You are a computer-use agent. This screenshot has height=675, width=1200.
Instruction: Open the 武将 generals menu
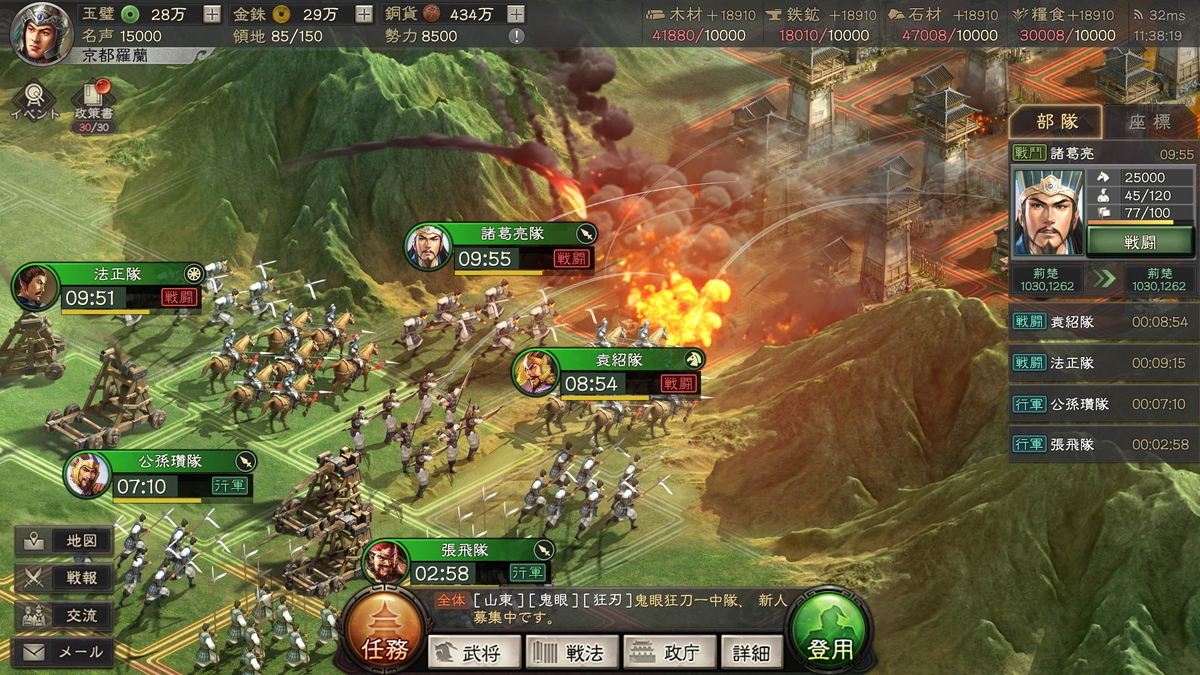(x=475, y=653)
